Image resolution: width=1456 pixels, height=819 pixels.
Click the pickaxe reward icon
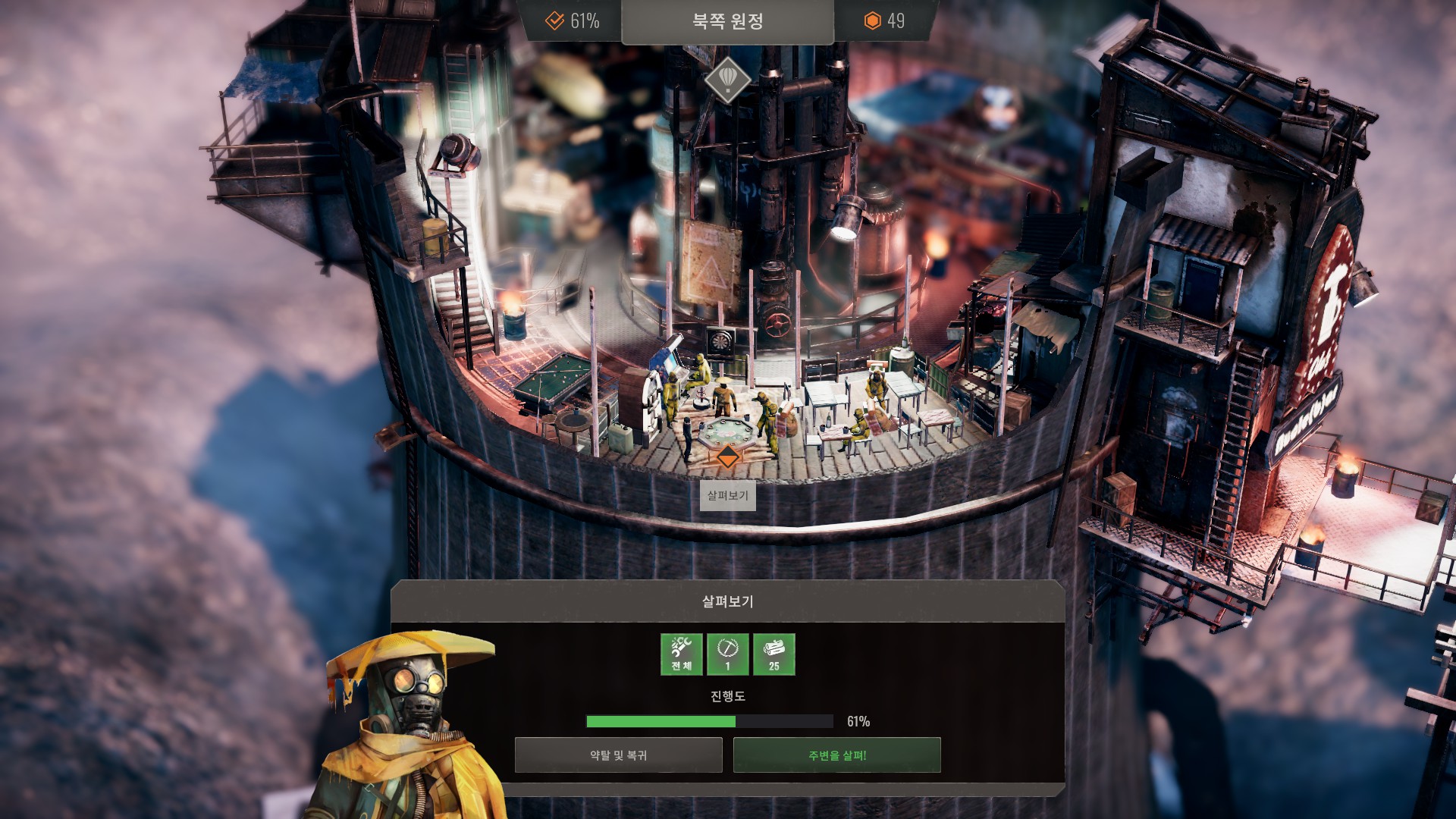click(727, 654)
